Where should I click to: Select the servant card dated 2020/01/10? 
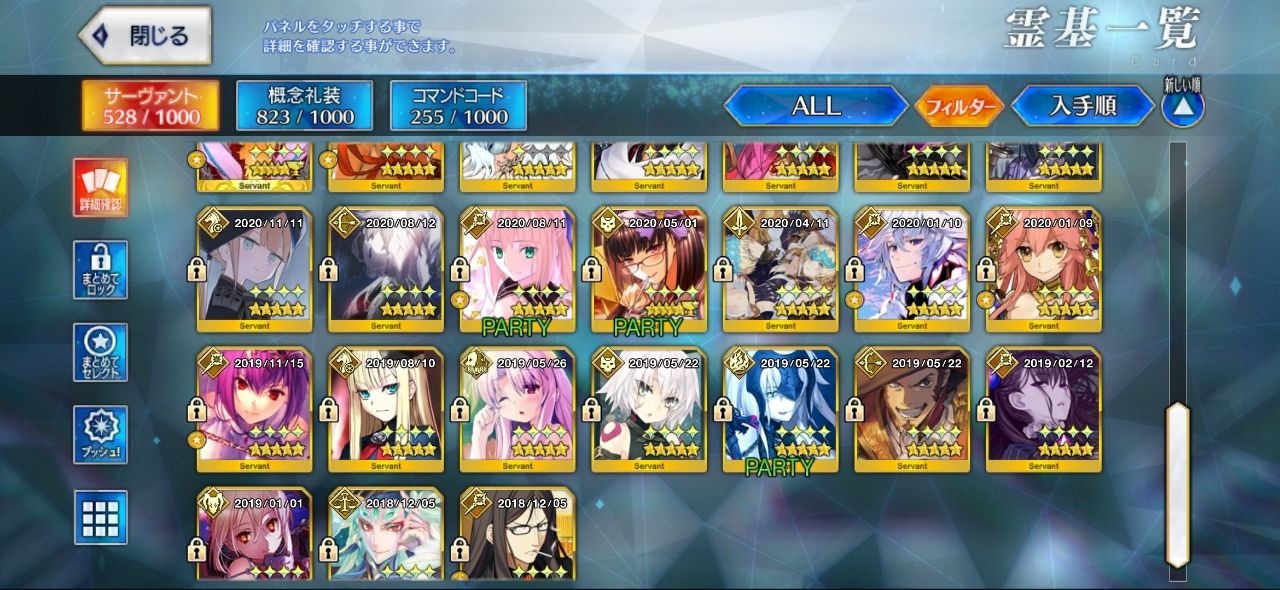(x=912, y=270)
